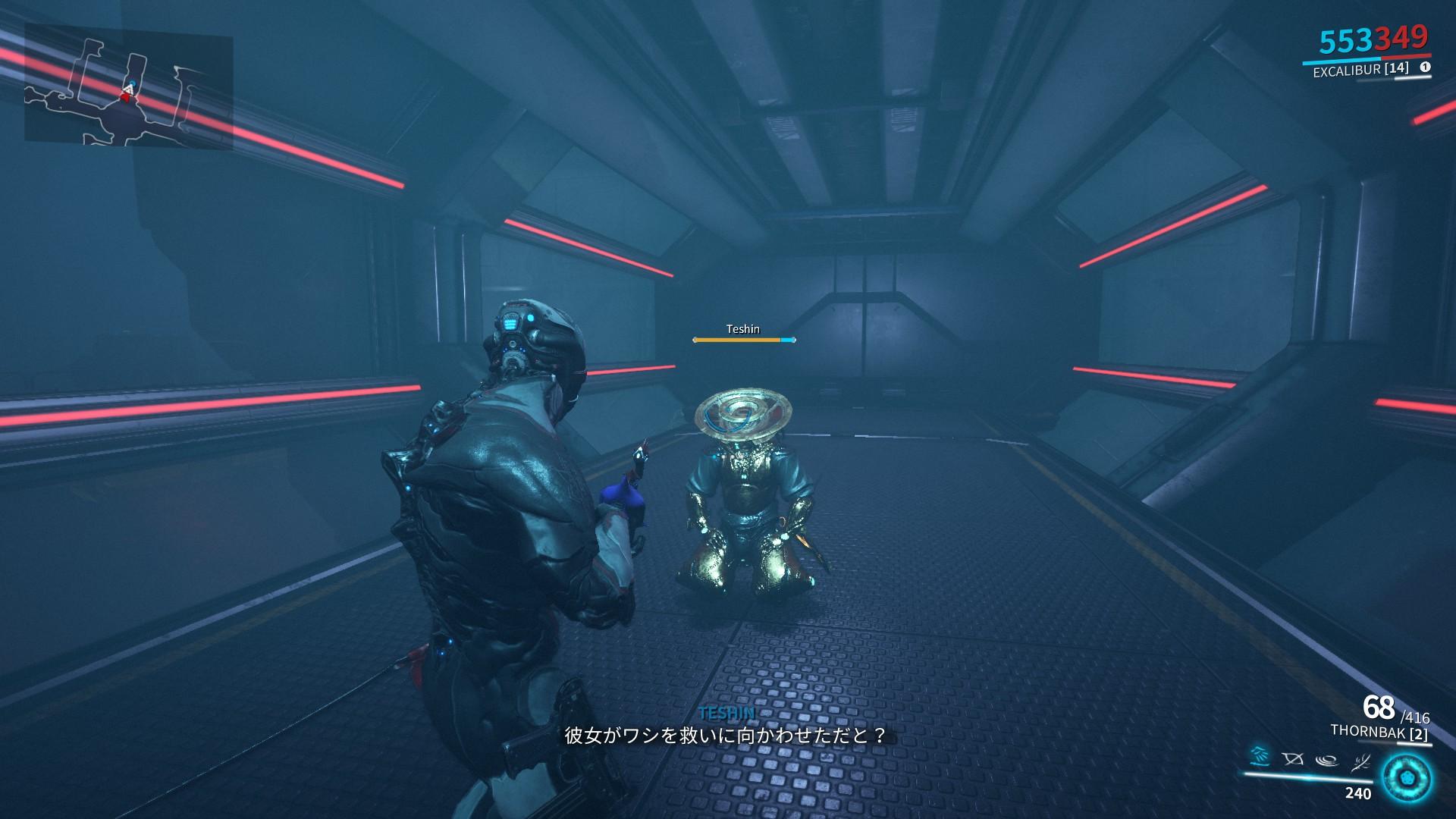Toggle the highlighted first ability slot
This screenshot has height=819, width=1456.
pyautogui.click(x=1260, y=757)
